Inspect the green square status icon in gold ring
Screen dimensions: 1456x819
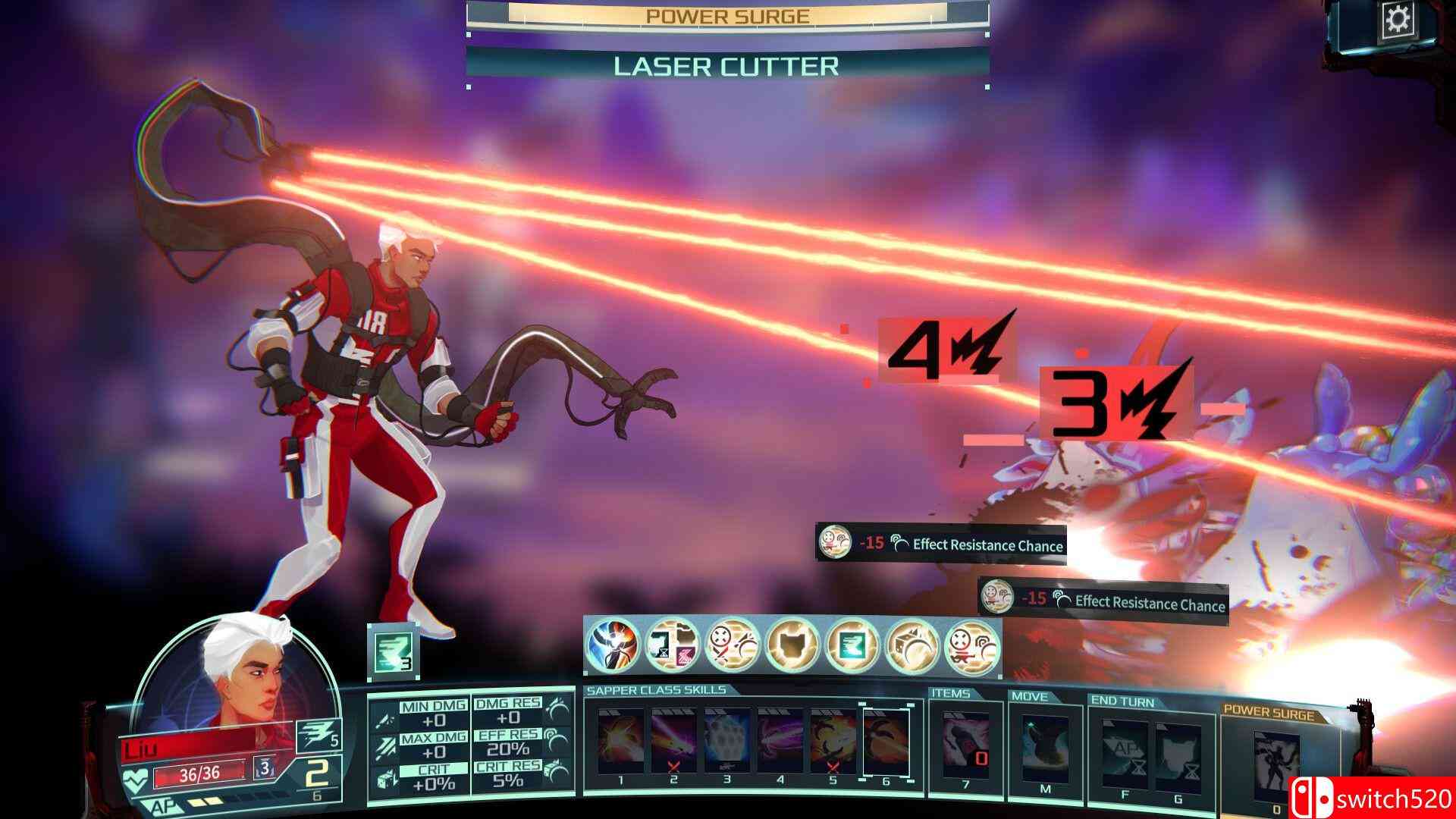[x=853, y=646]
